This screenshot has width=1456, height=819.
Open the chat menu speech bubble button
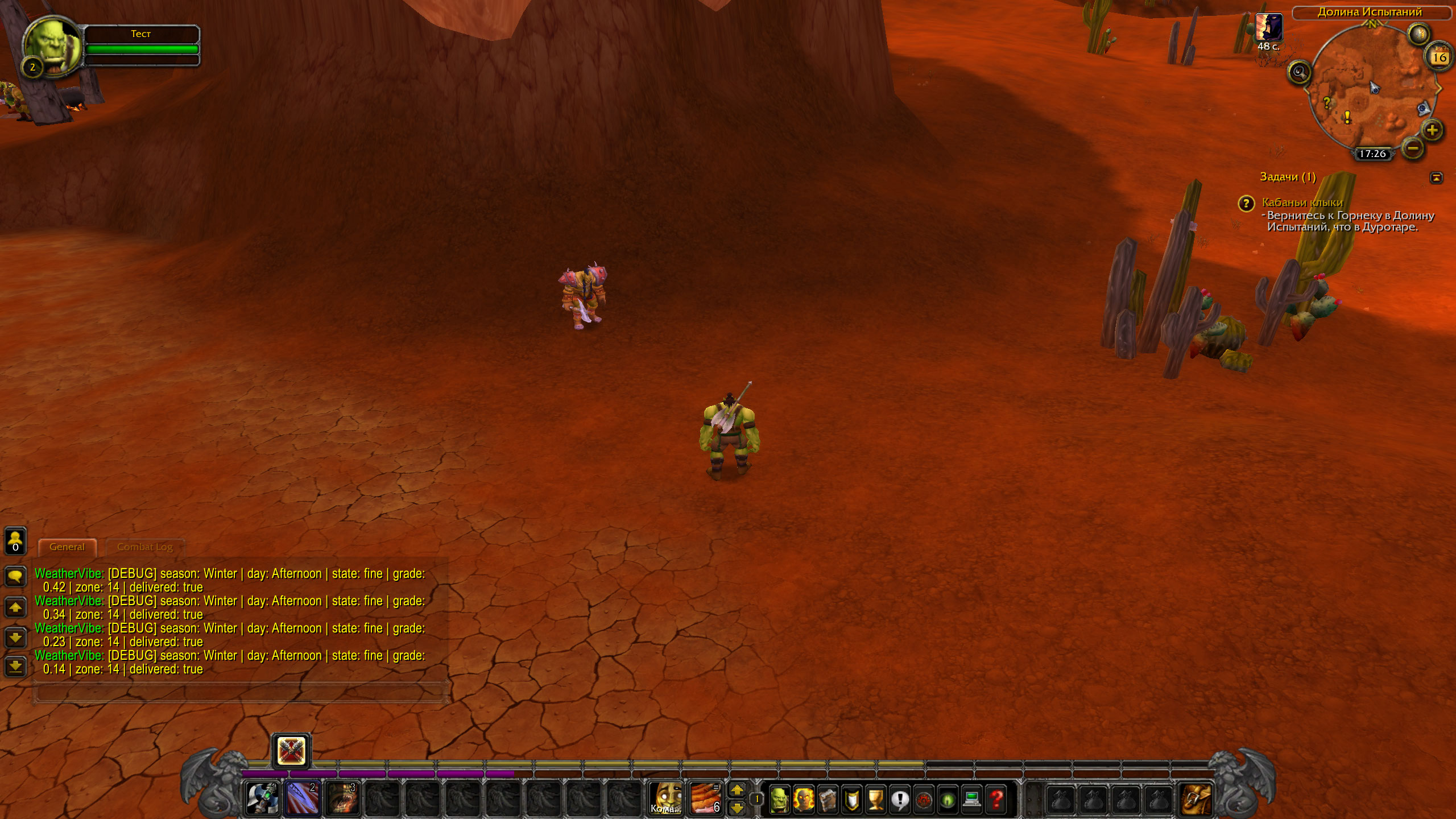(x=15, y=577)
